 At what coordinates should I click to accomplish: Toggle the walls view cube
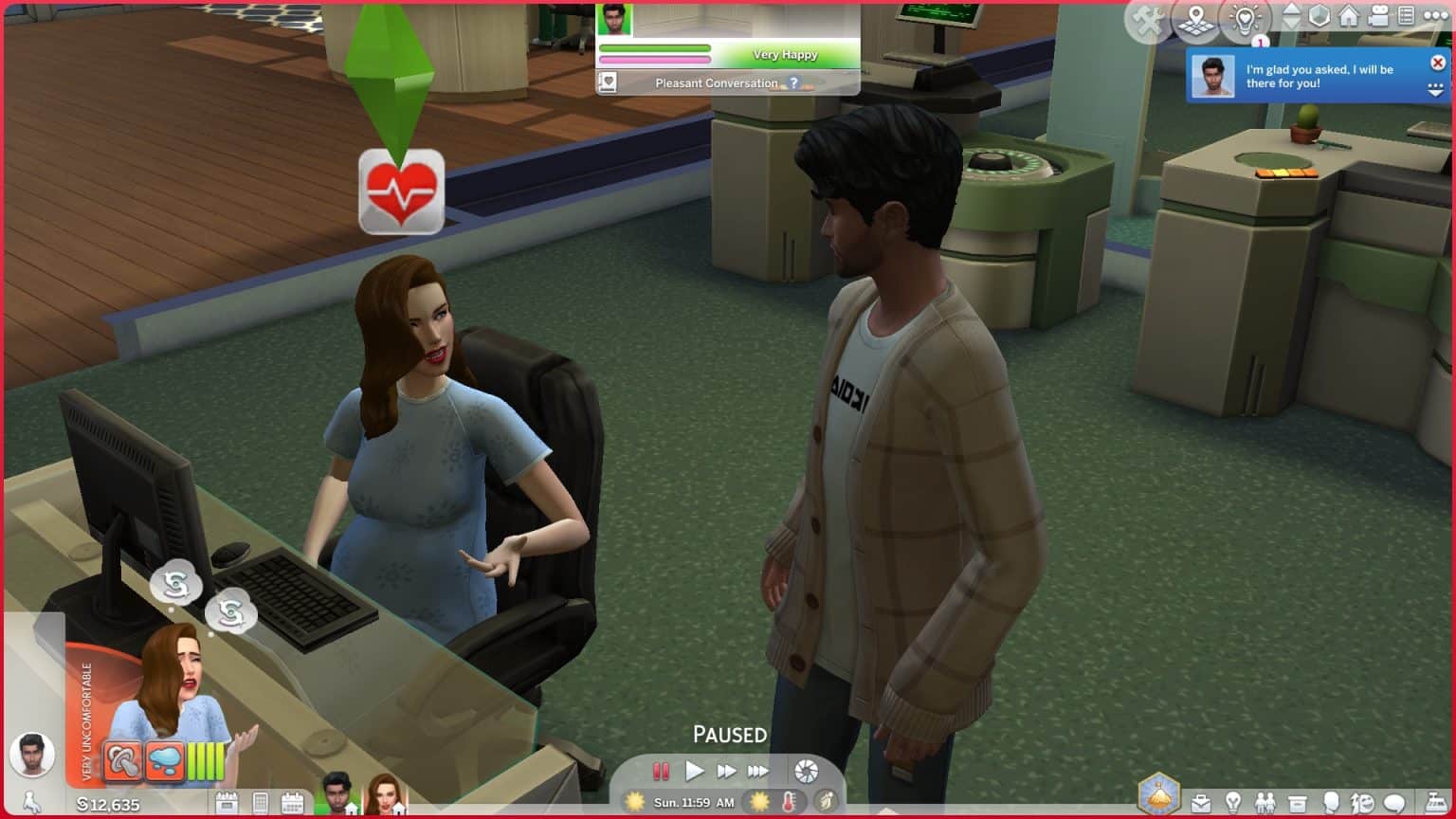(1319, 16)
